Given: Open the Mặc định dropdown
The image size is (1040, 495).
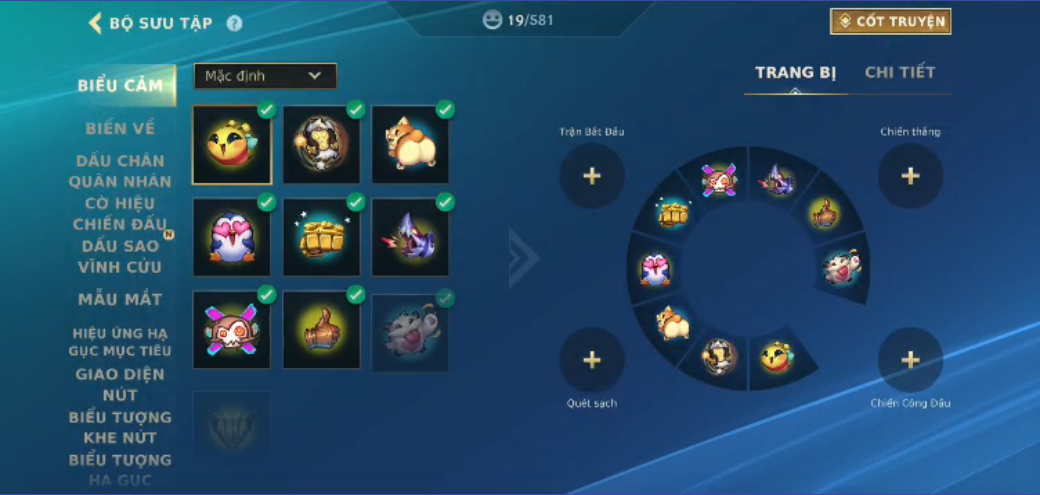Looking at the screenshot, I should pos(264,76).
